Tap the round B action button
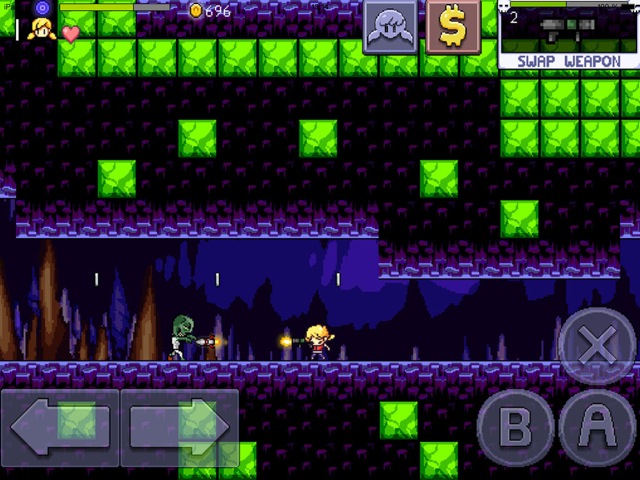Screen dimensions: 640x480 [516, 428]
